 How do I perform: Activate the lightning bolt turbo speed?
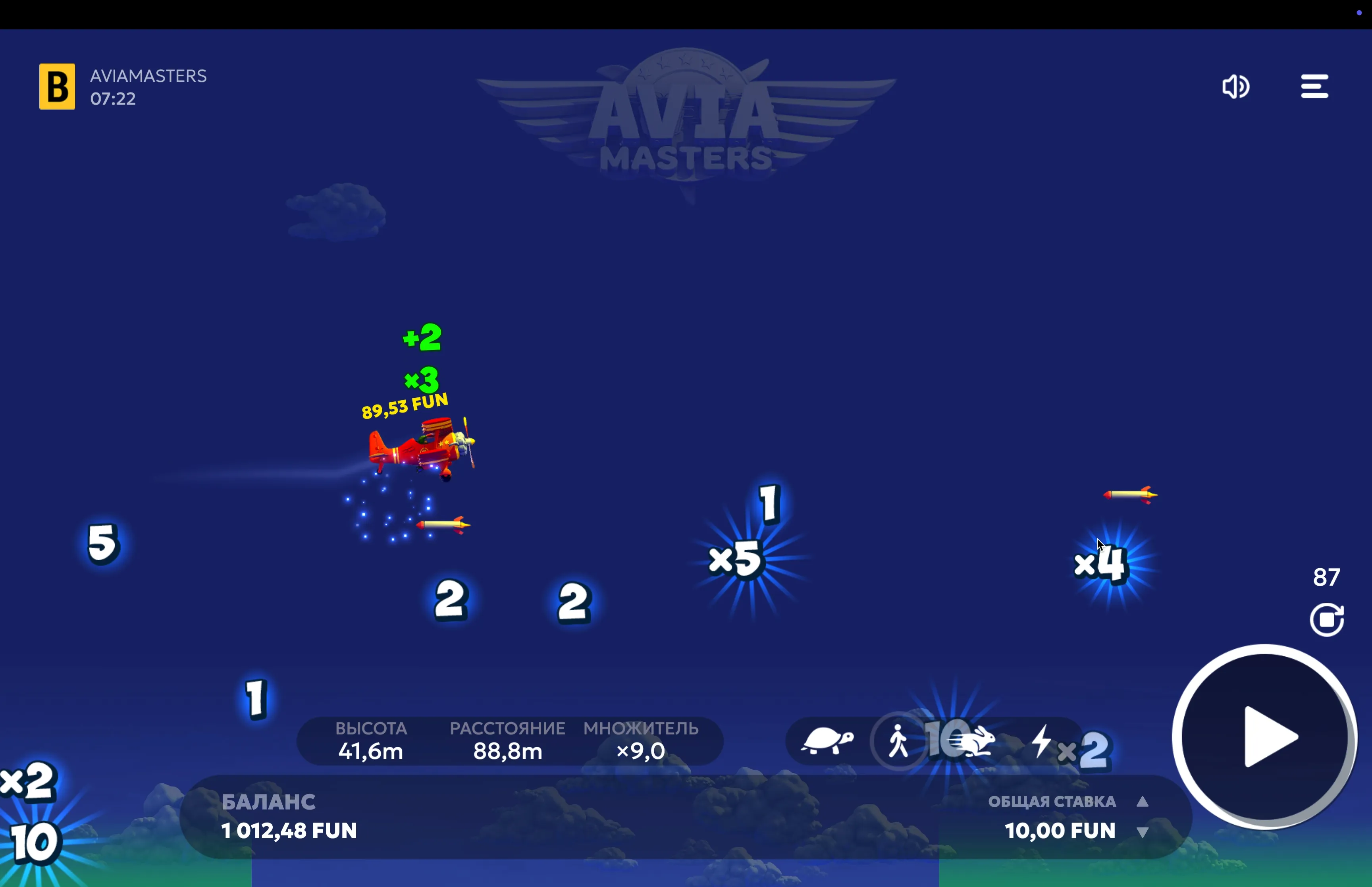(x=1041, y=741)
